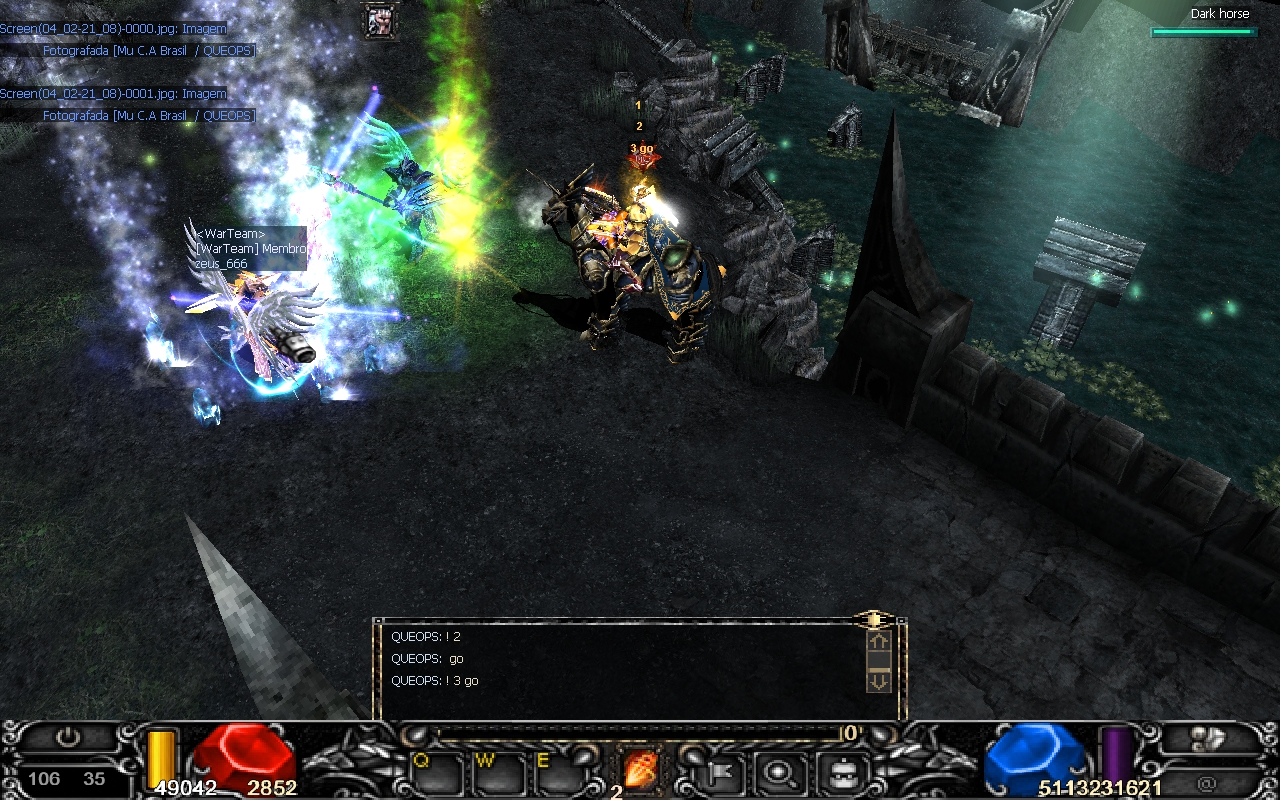Click the power button on the HUD
Image resolution: width=1280 pixels, height=800 pixels.
[67, 739]
